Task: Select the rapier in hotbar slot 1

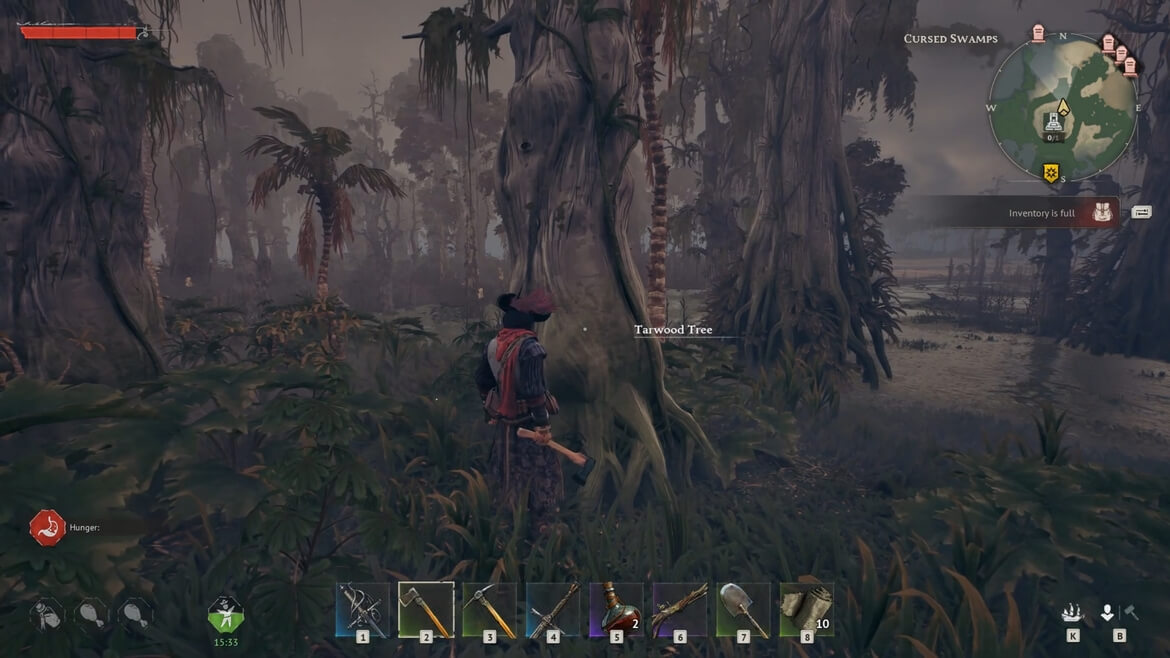Action: [x=362, y=609]
